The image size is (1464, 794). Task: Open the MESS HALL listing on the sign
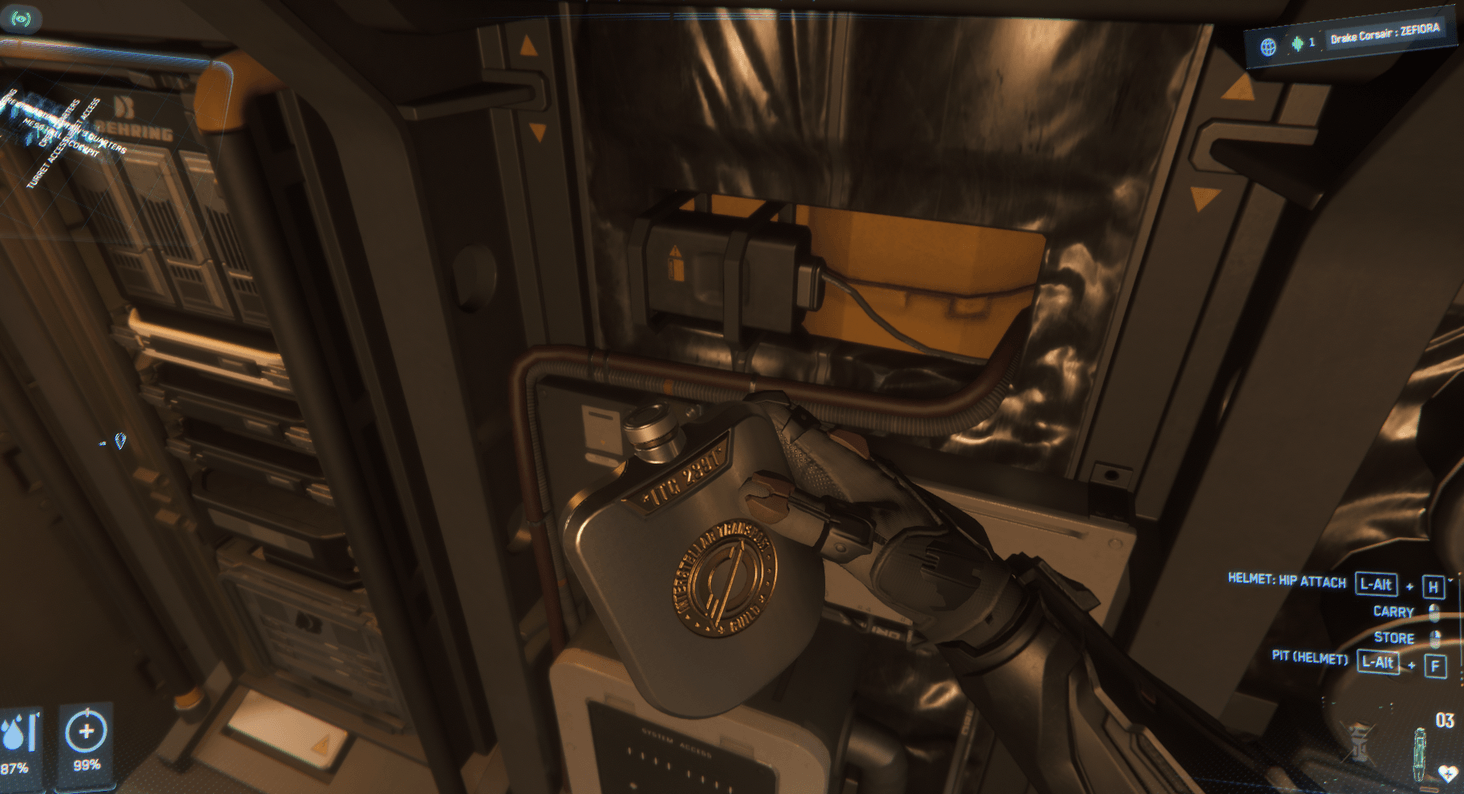42,129
